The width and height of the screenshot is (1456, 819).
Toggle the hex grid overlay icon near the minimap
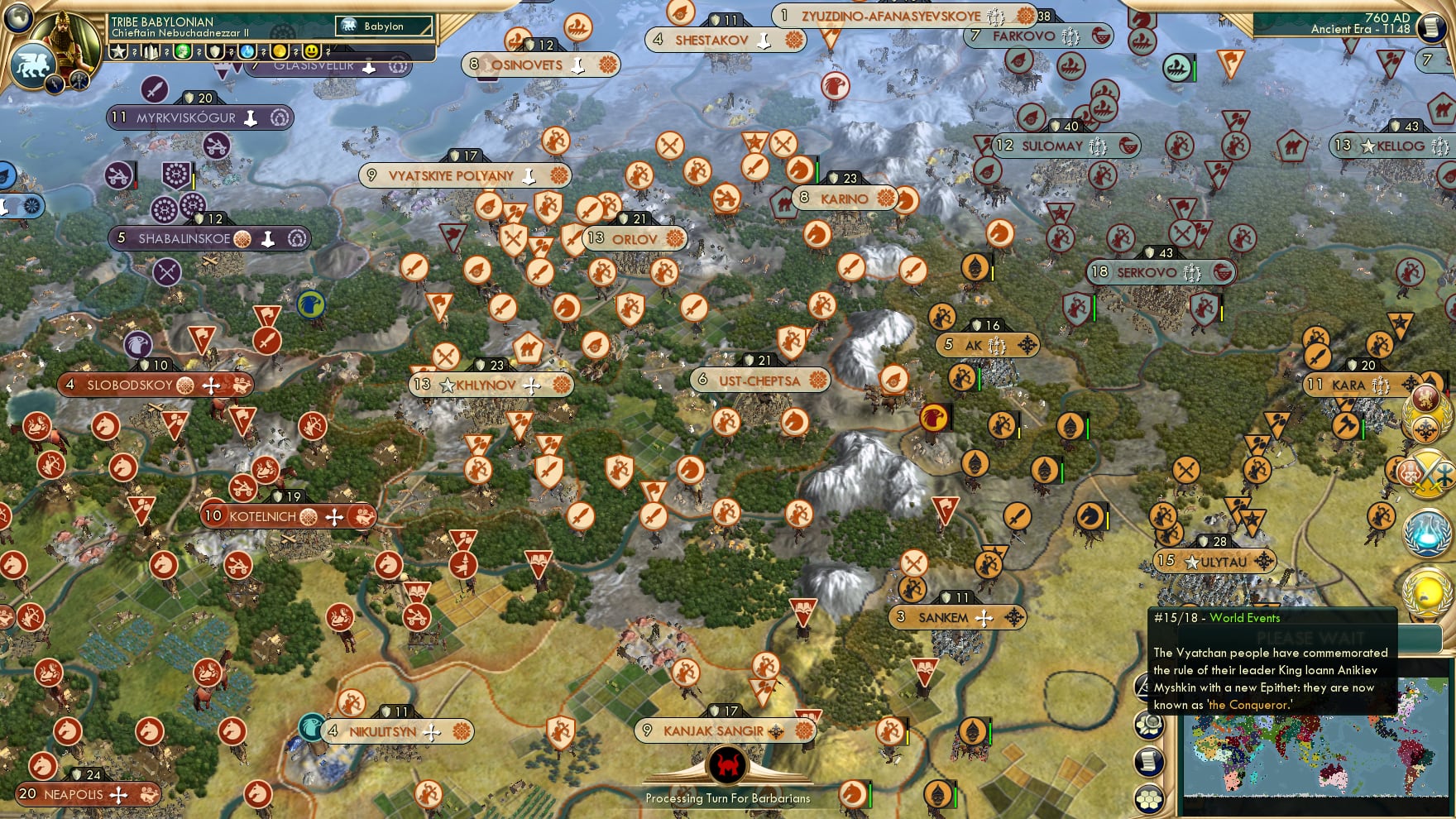1148,799
